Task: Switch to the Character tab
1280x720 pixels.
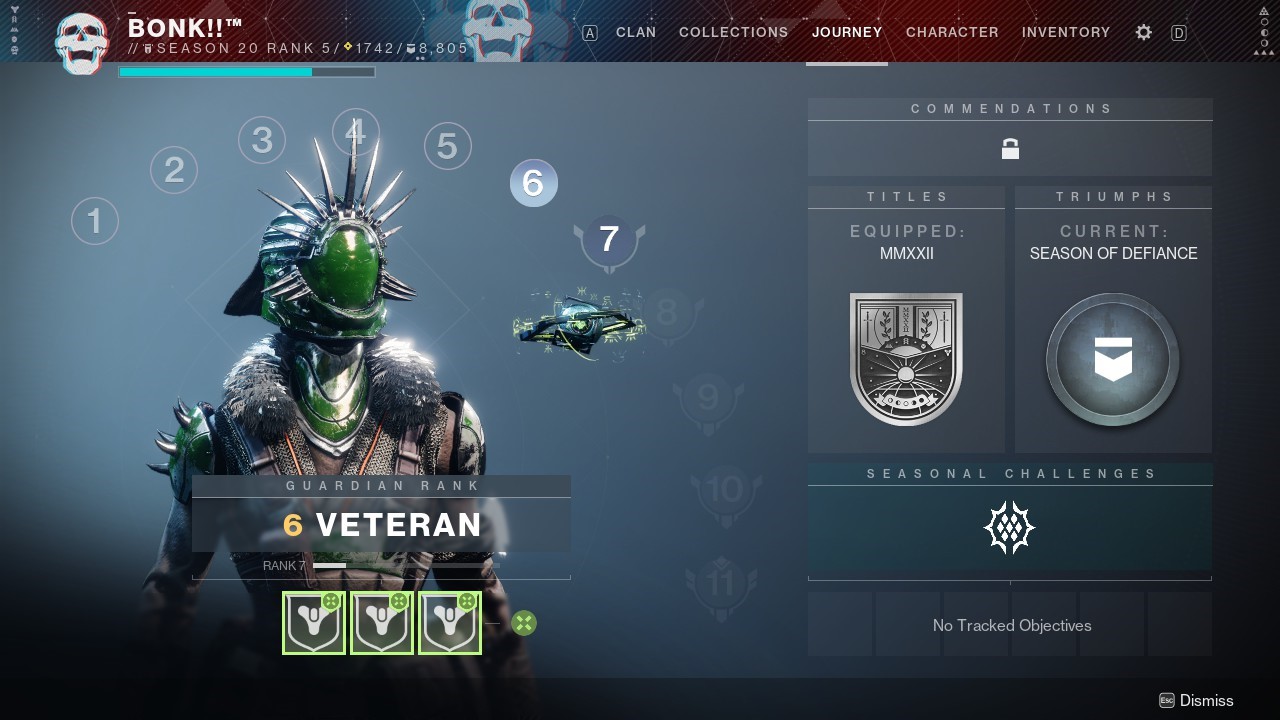Action: tap(951, 32)
